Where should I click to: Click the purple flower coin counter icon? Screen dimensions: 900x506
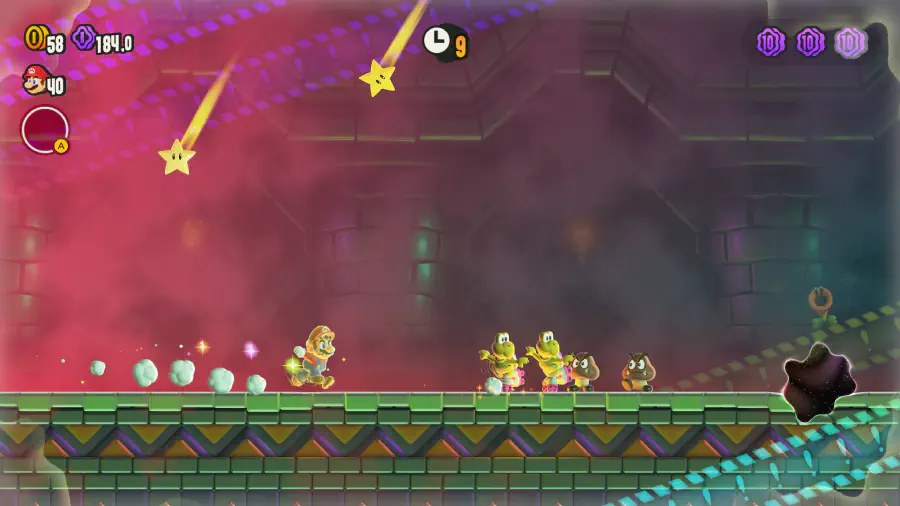[x=84, y=38]
